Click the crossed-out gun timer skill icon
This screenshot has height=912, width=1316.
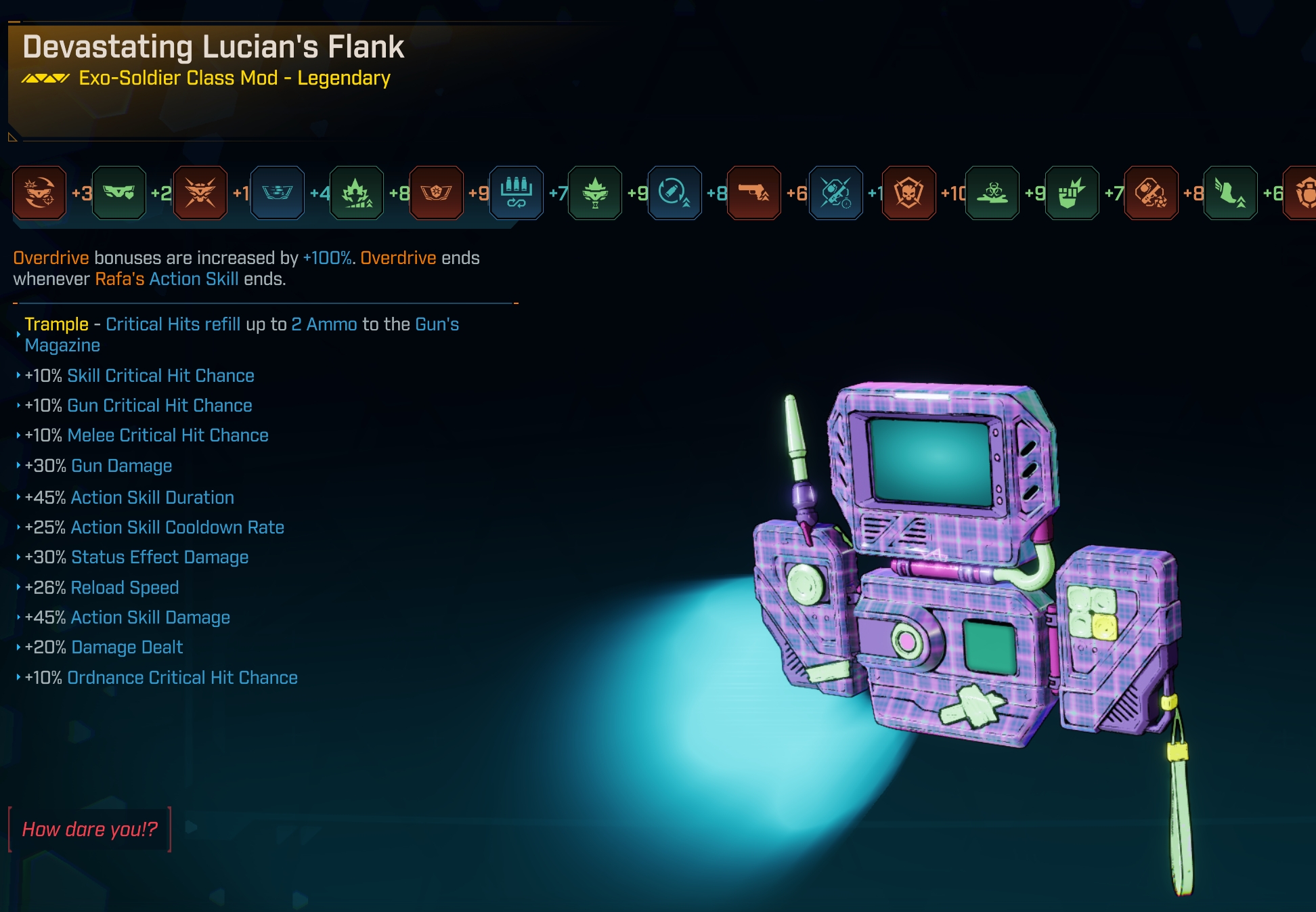pyautogui.click(x=836, y=193)
